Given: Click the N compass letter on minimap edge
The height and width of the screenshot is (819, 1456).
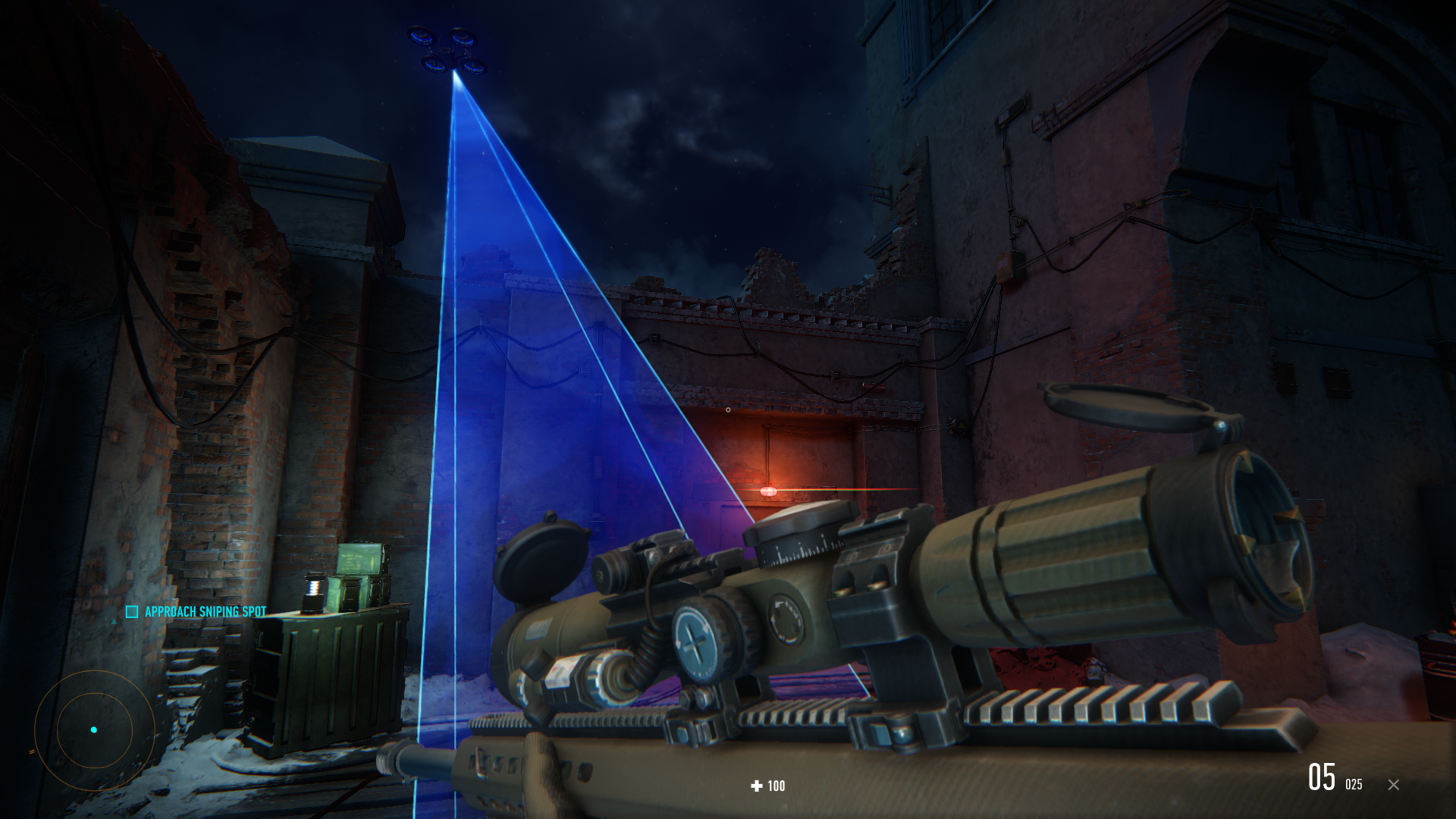Looking at the screenshot, I should 32,752.
